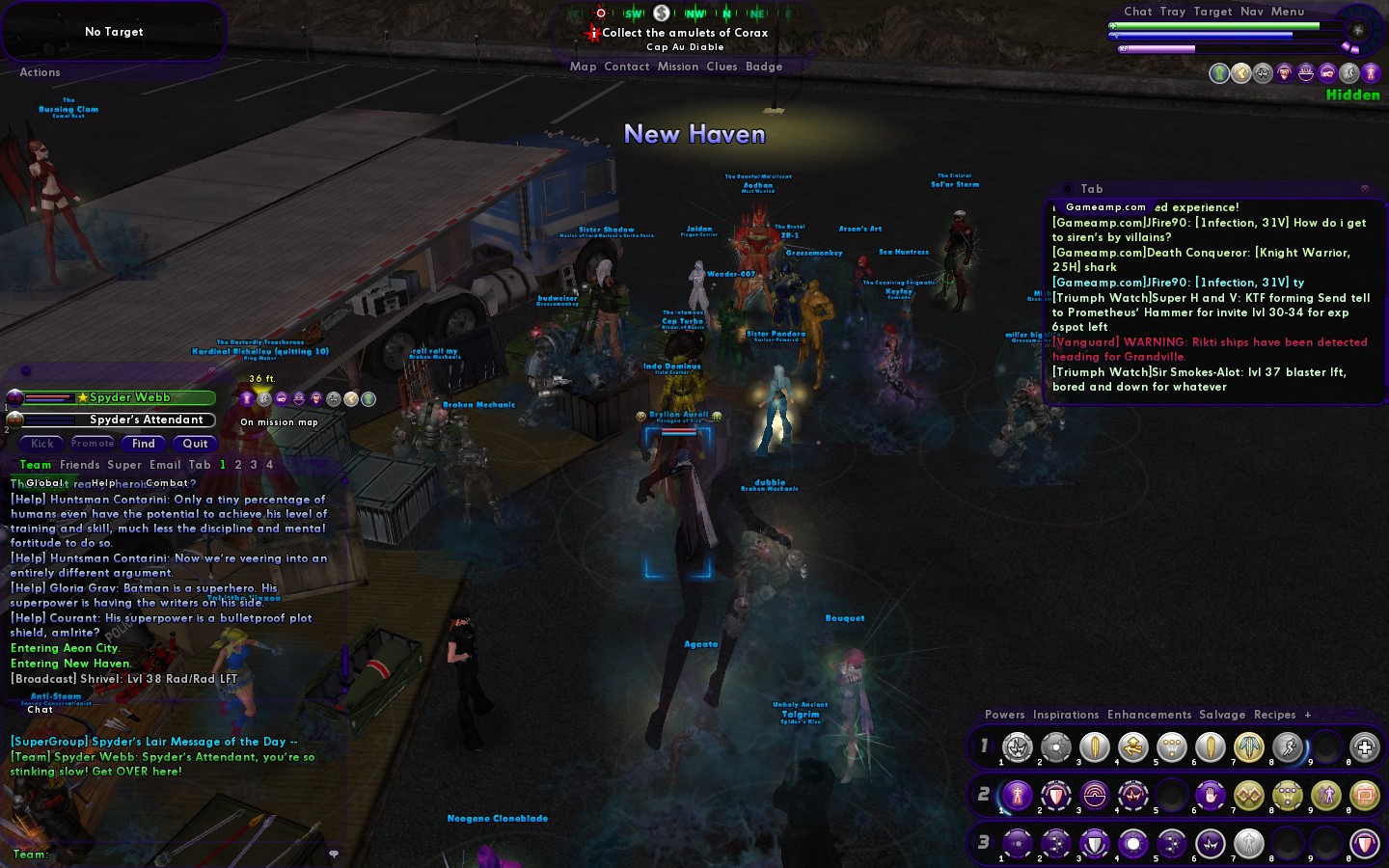Show the Mission window
The image size is (1389, 868).
click(677, 67)
